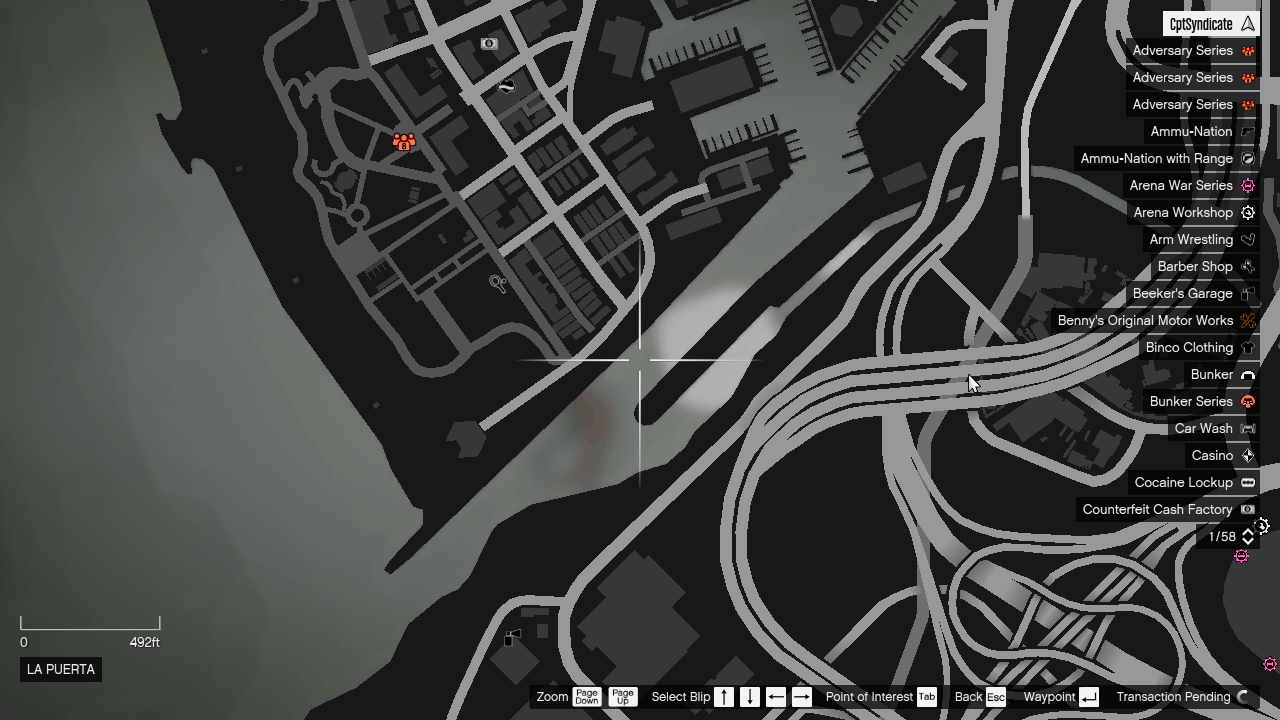1280x720 pixels.
Task: Toggle the first Adversary Series blip
Action: pyautogui.click(x=1247, y=50)
